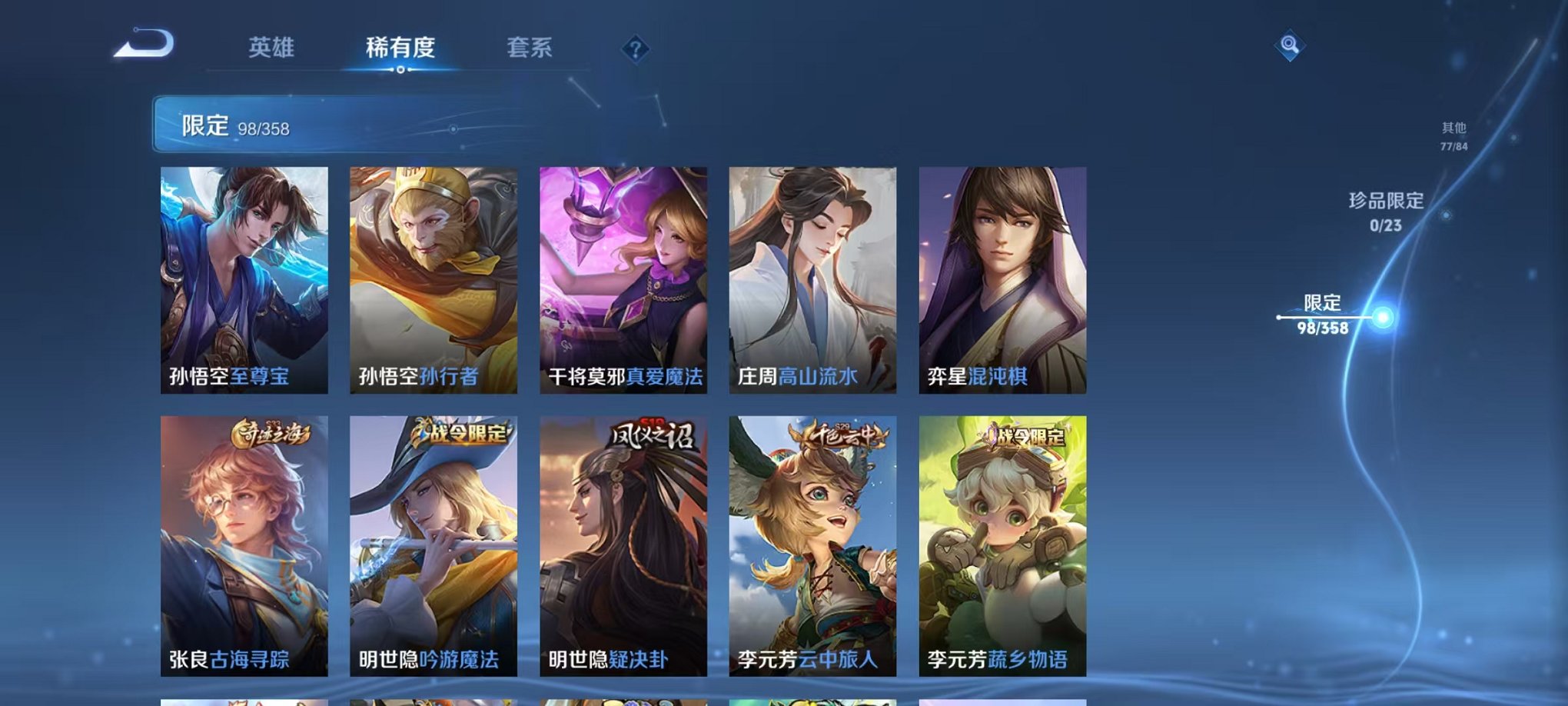The width and height of the screenshot is (1568, 706).
Task: Switch to the 英雄 tab
Action: 273,48
